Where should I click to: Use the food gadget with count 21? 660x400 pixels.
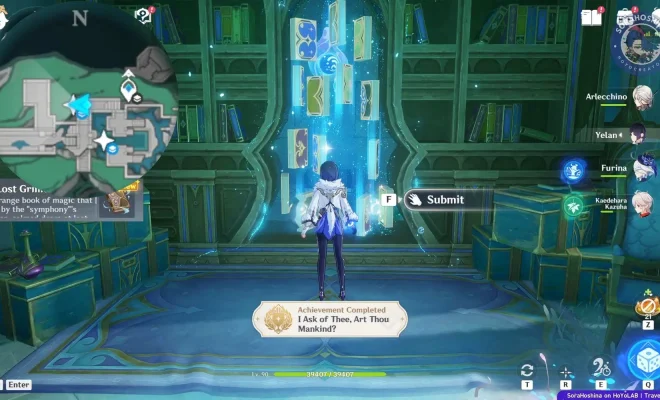click(x=647, y=308)
